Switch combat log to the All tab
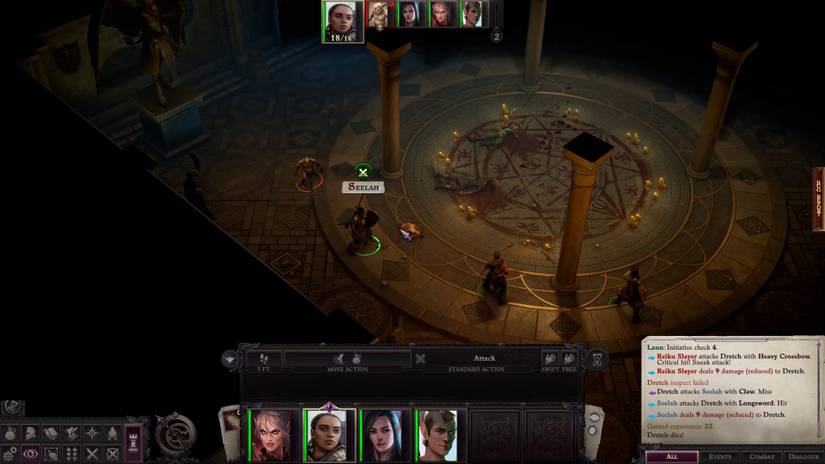 pos(671,456)
